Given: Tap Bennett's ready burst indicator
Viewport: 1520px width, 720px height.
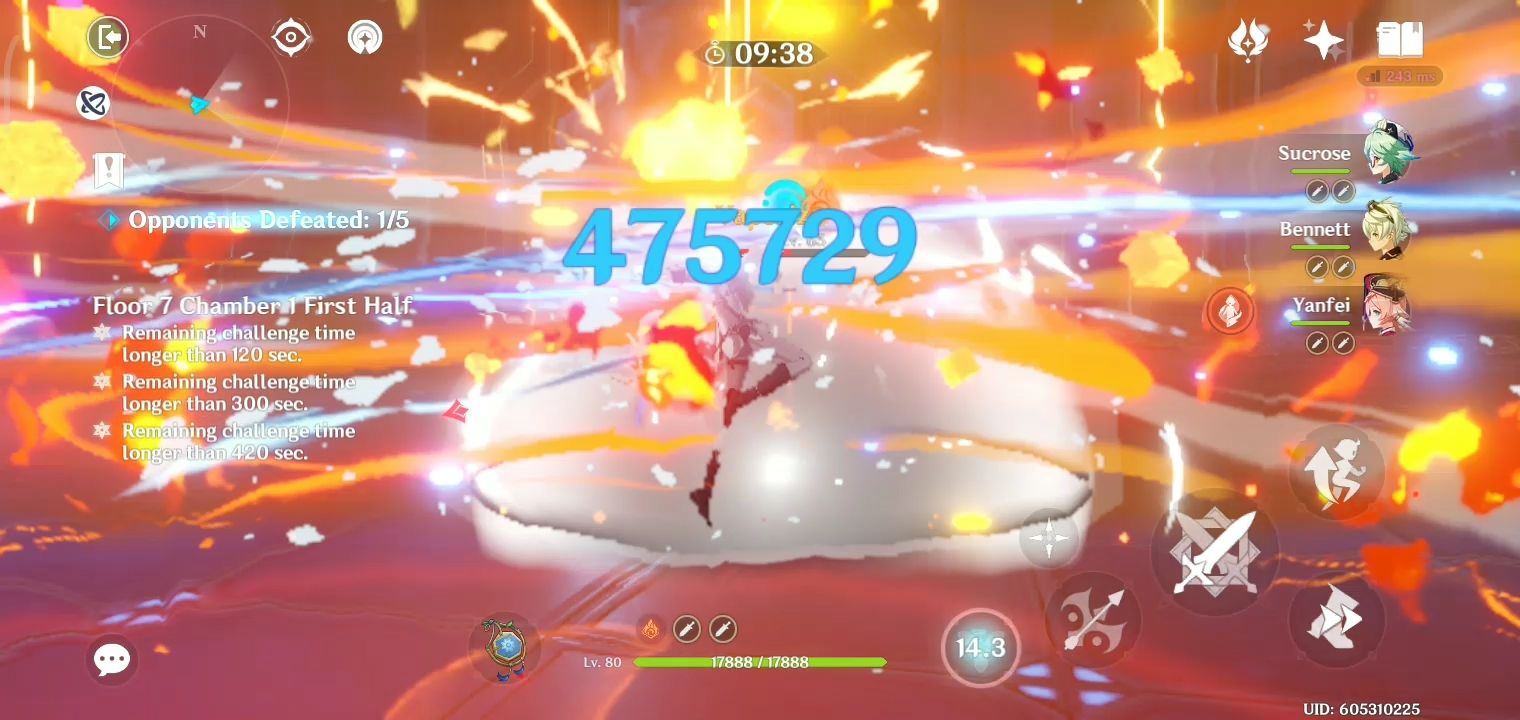Looking at the screenshot, I should point(1228,312).
